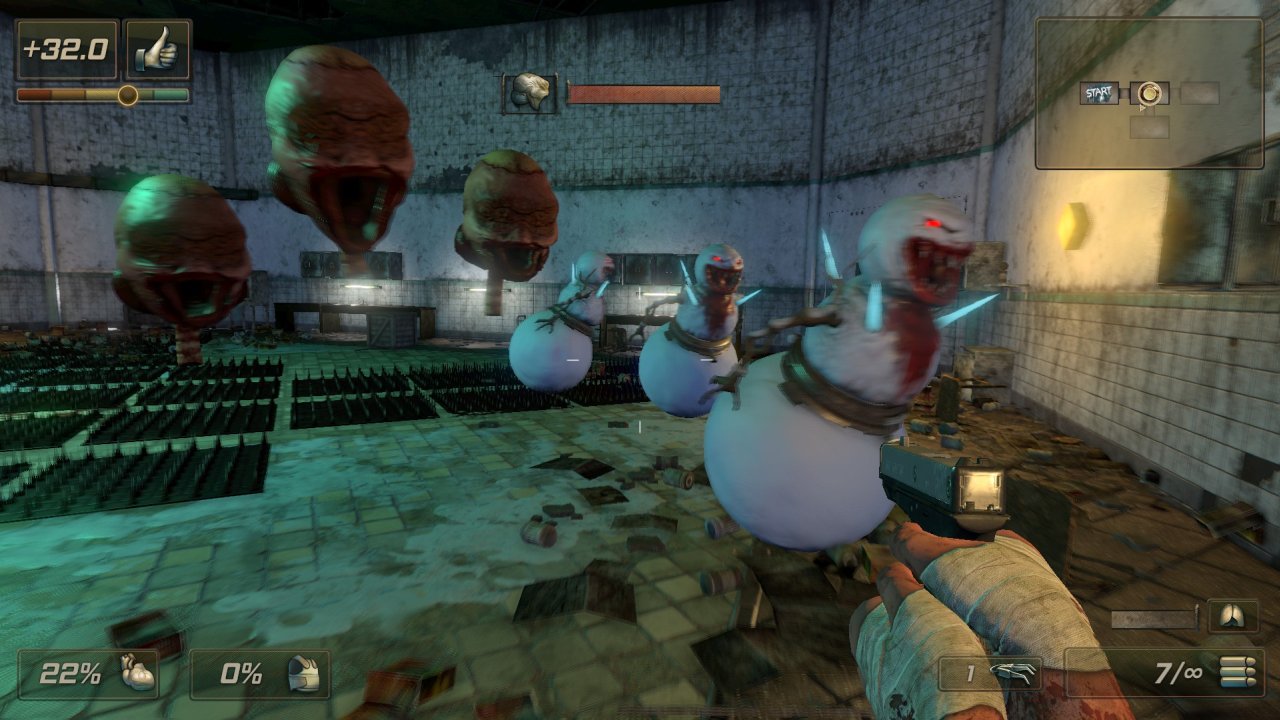The image size is (1280, 720).
Task: Click the thumbs-up rating icon
Action: tap(157, 50)
